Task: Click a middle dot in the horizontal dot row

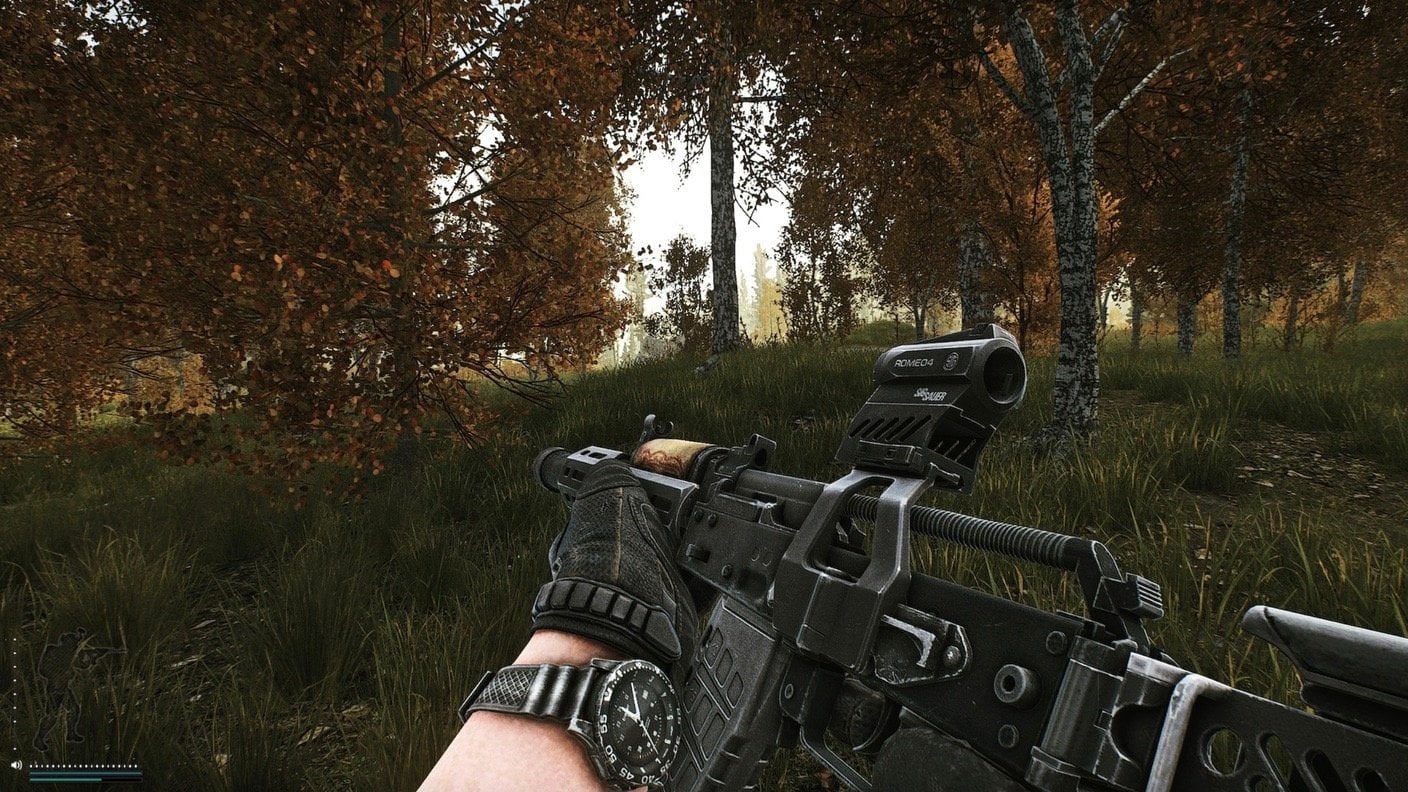Action: (84, 766)
